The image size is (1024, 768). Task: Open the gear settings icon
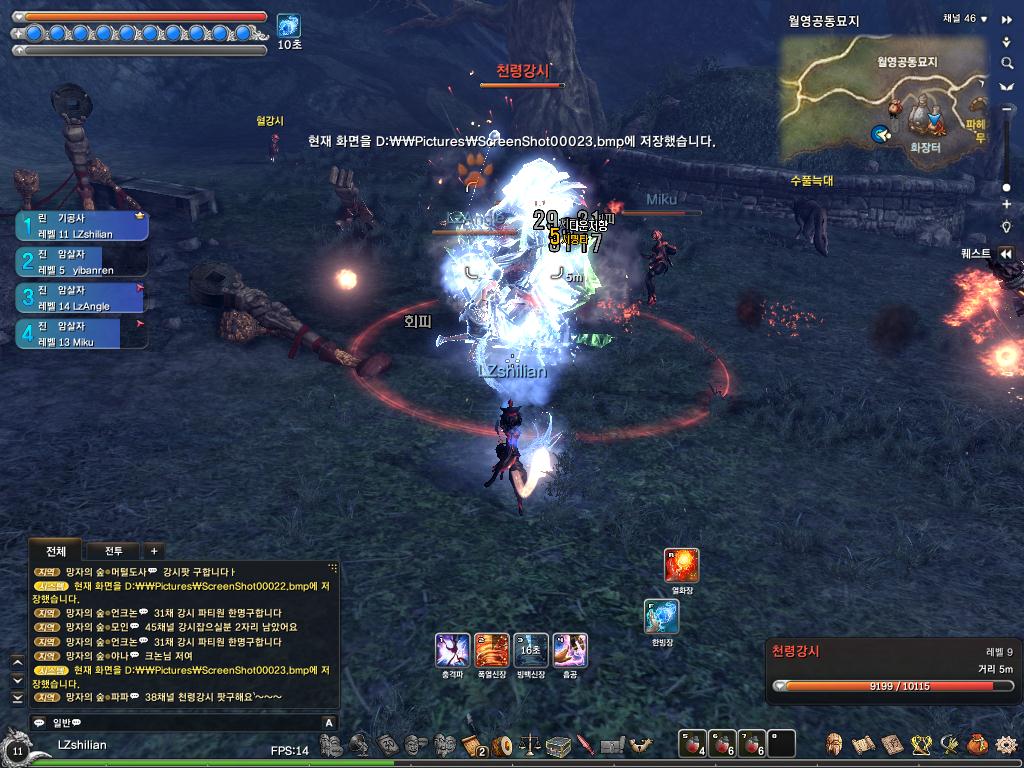(x=1006, y=745)
